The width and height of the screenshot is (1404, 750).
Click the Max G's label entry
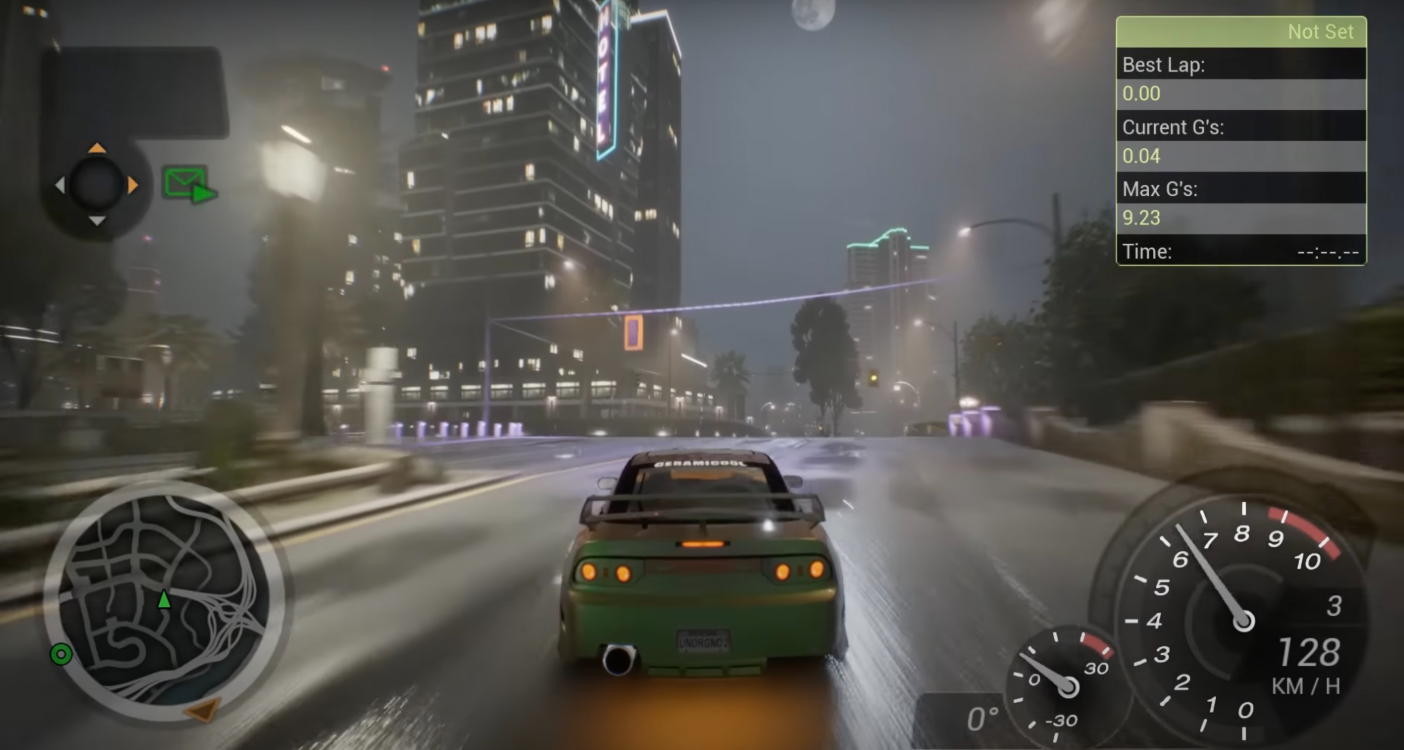tap(1240, 189)
